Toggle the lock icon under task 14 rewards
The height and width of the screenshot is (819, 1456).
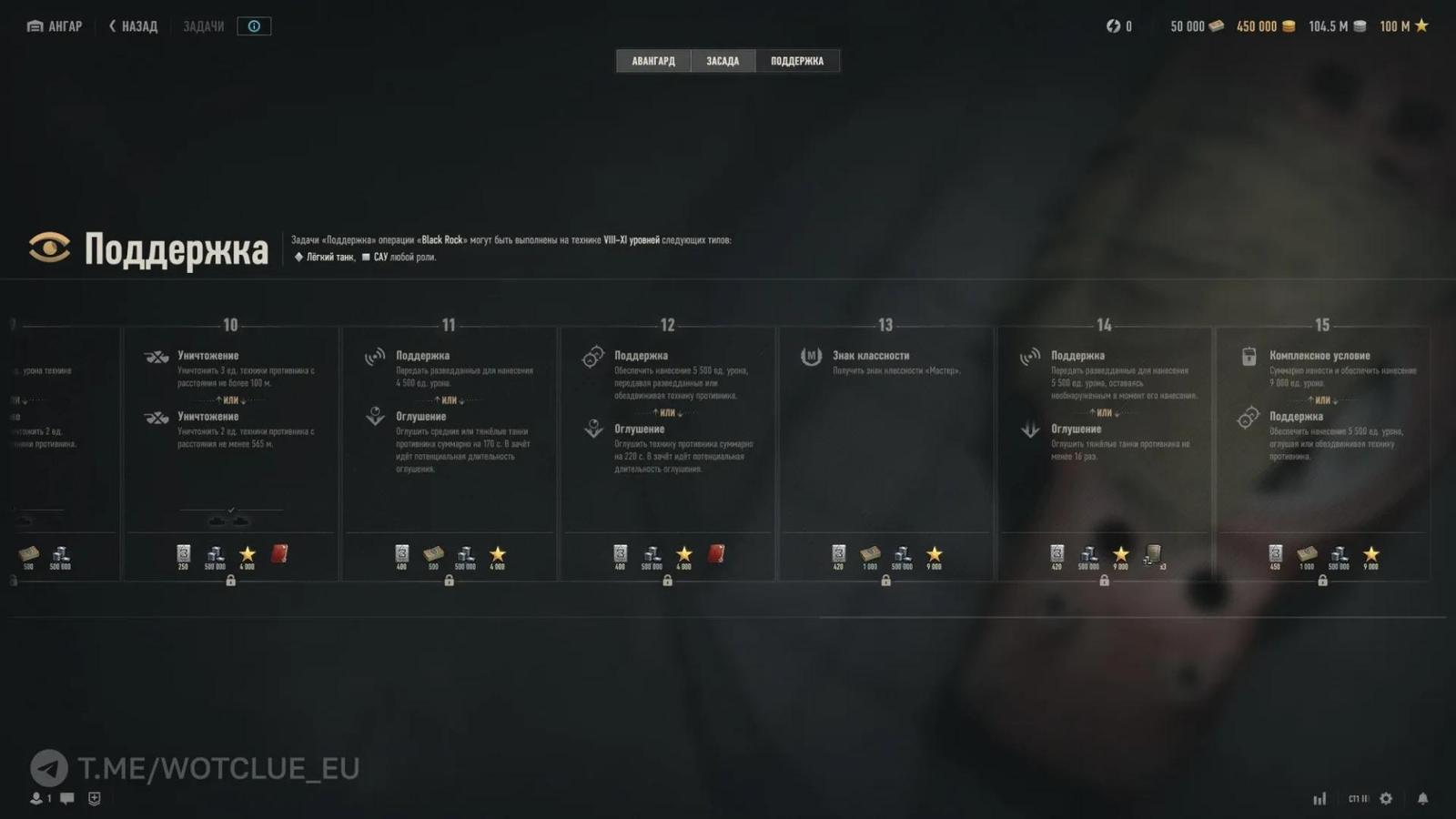(1105, 580)
